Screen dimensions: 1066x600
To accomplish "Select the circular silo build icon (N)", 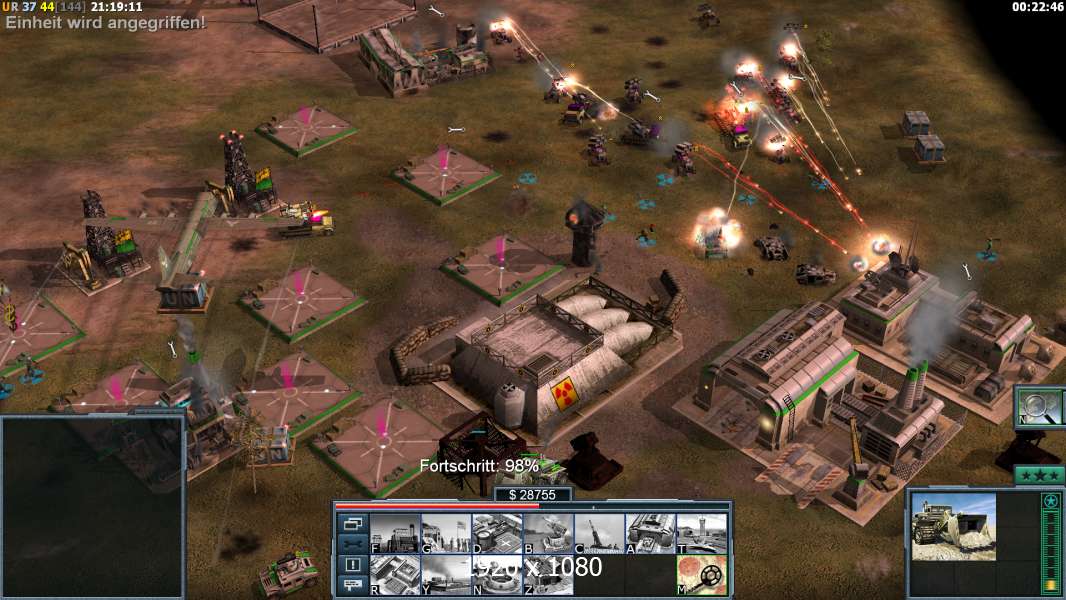I will pos(497,575).
